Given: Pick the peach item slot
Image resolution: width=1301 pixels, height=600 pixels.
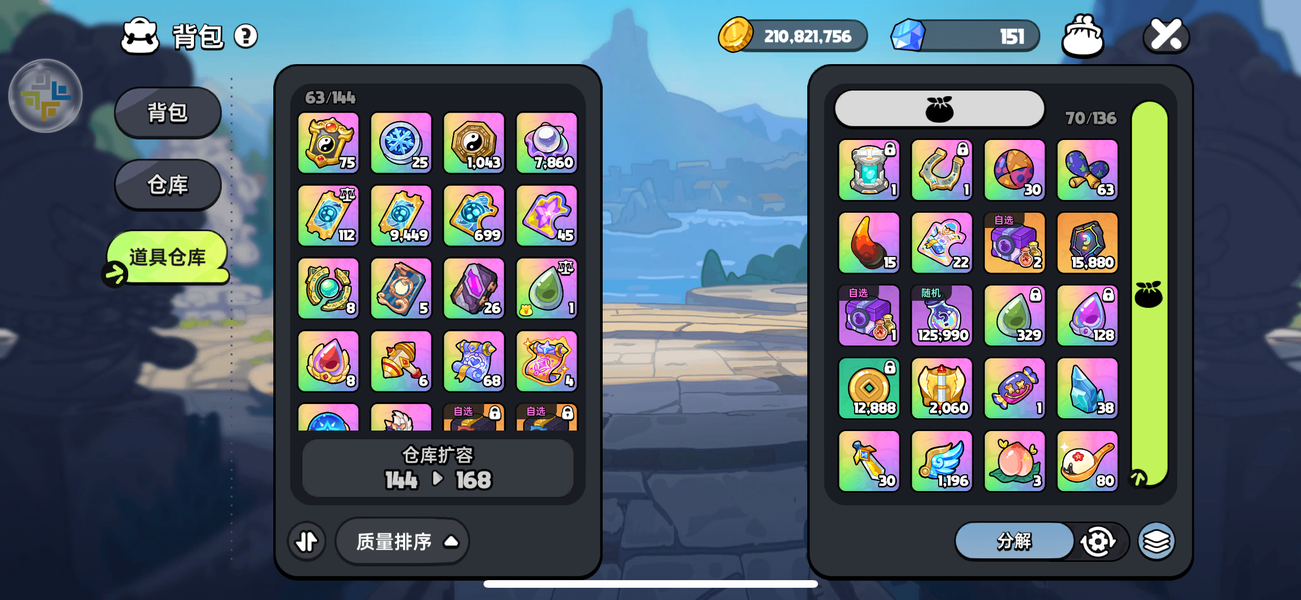Looking at the screenshot, I should (1015, 461).
